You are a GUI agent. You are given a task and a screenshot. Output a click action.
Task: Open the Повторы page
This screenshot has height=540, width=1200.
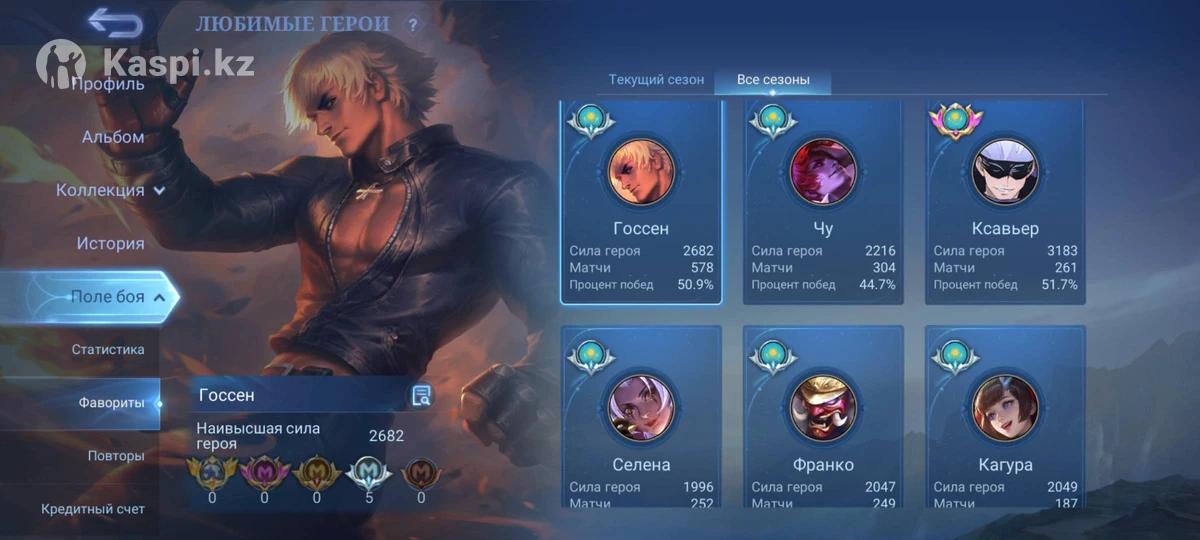point(116,456)
